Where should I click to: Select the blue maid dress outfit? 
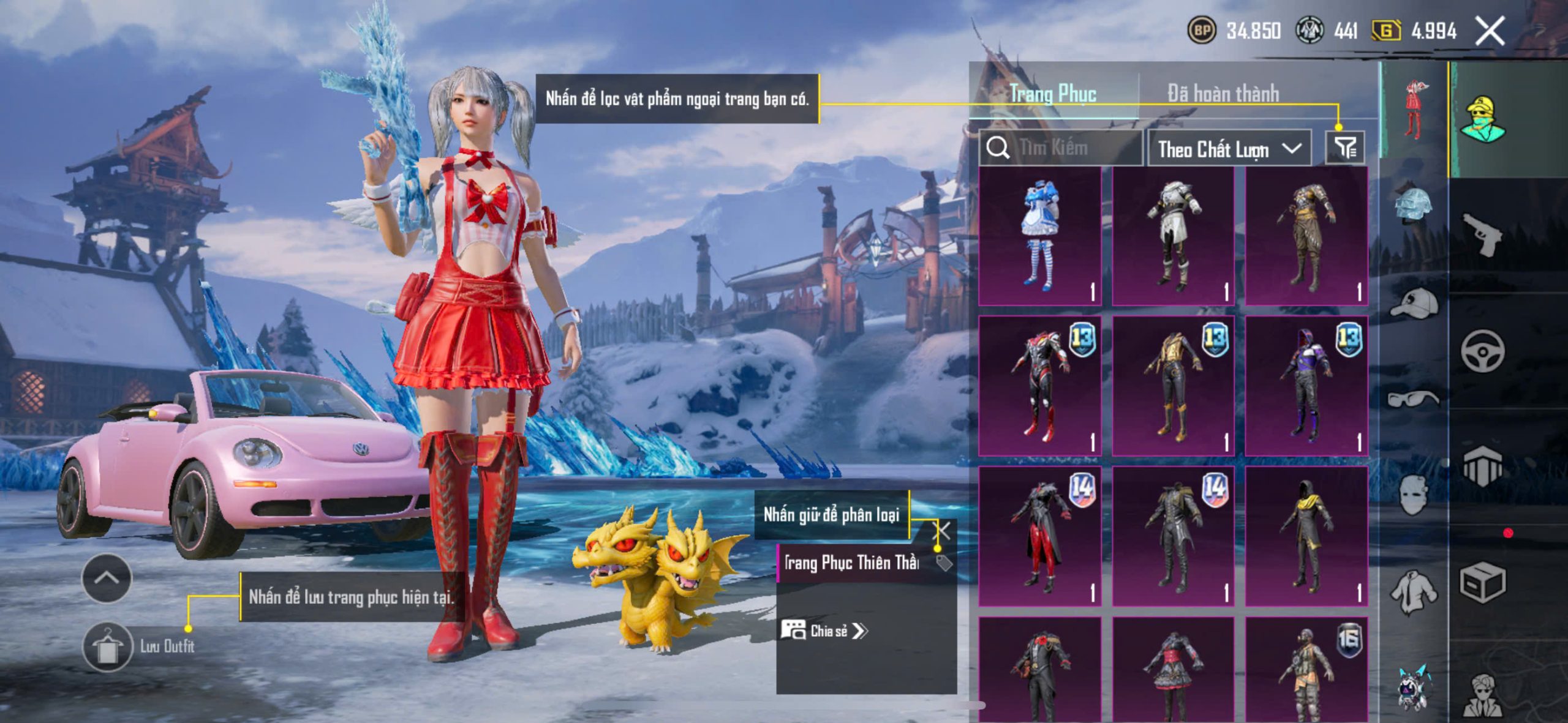tap(1039, 236)
